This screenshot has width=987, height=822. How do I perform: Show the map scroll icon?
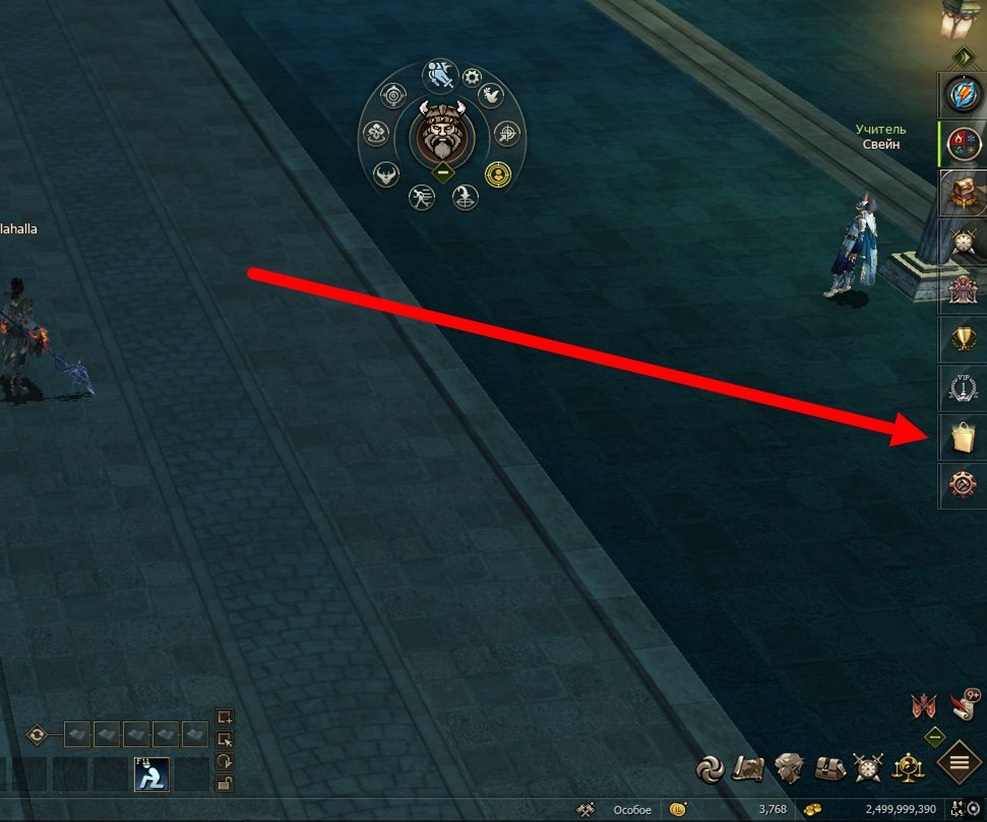coord(749,767)
